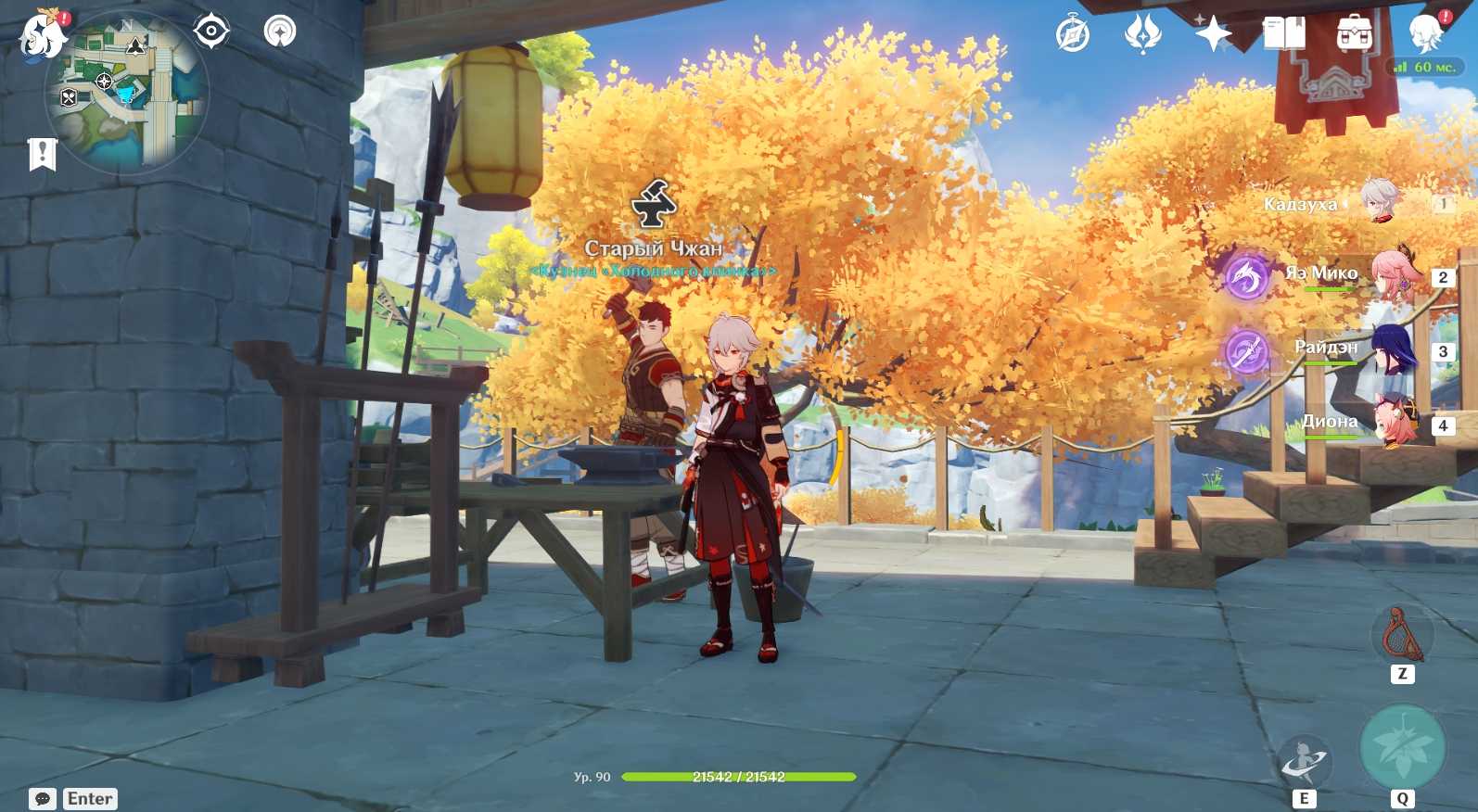1478x812 pixels.
Task: Open the chat speech bubble
Action: (x=43, y=799)
